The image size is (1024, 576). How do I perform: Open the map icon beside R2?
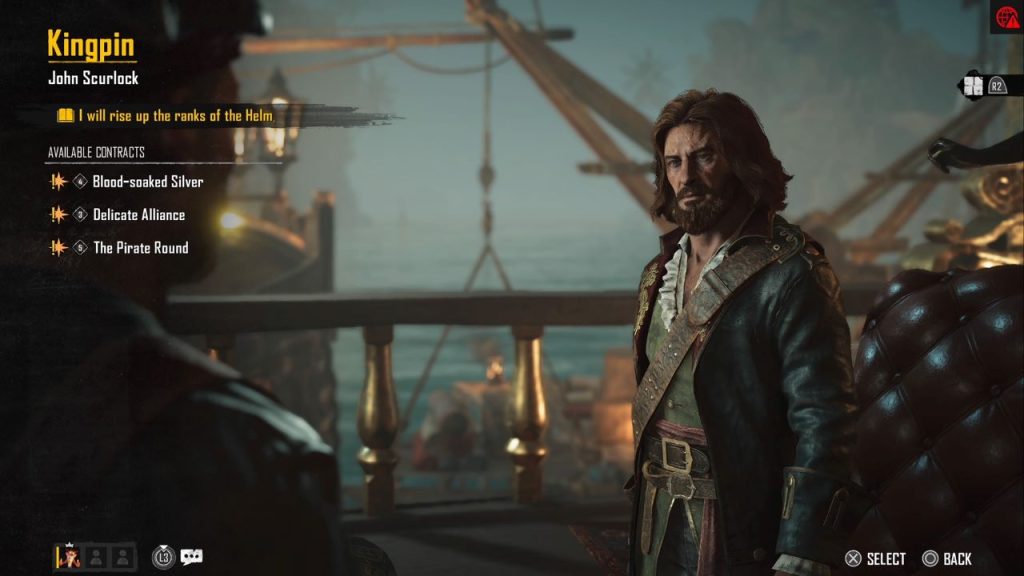[972, 86]
